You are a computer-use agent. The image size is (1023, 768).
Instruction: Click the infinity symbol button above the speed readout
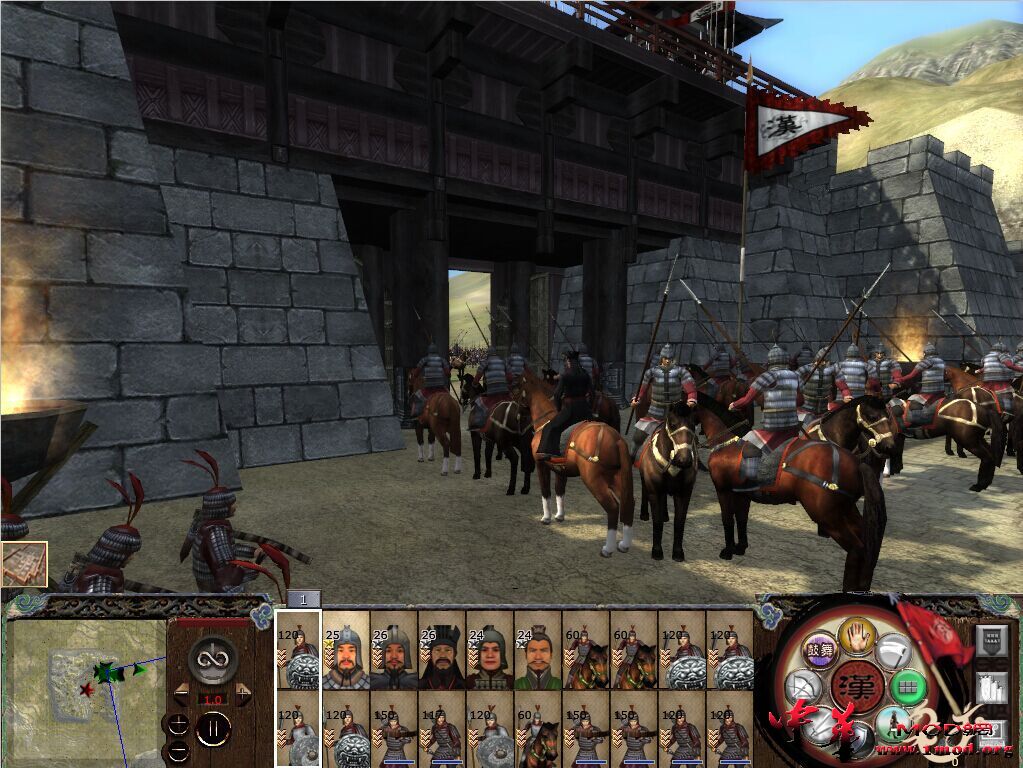tap(212, 658)
